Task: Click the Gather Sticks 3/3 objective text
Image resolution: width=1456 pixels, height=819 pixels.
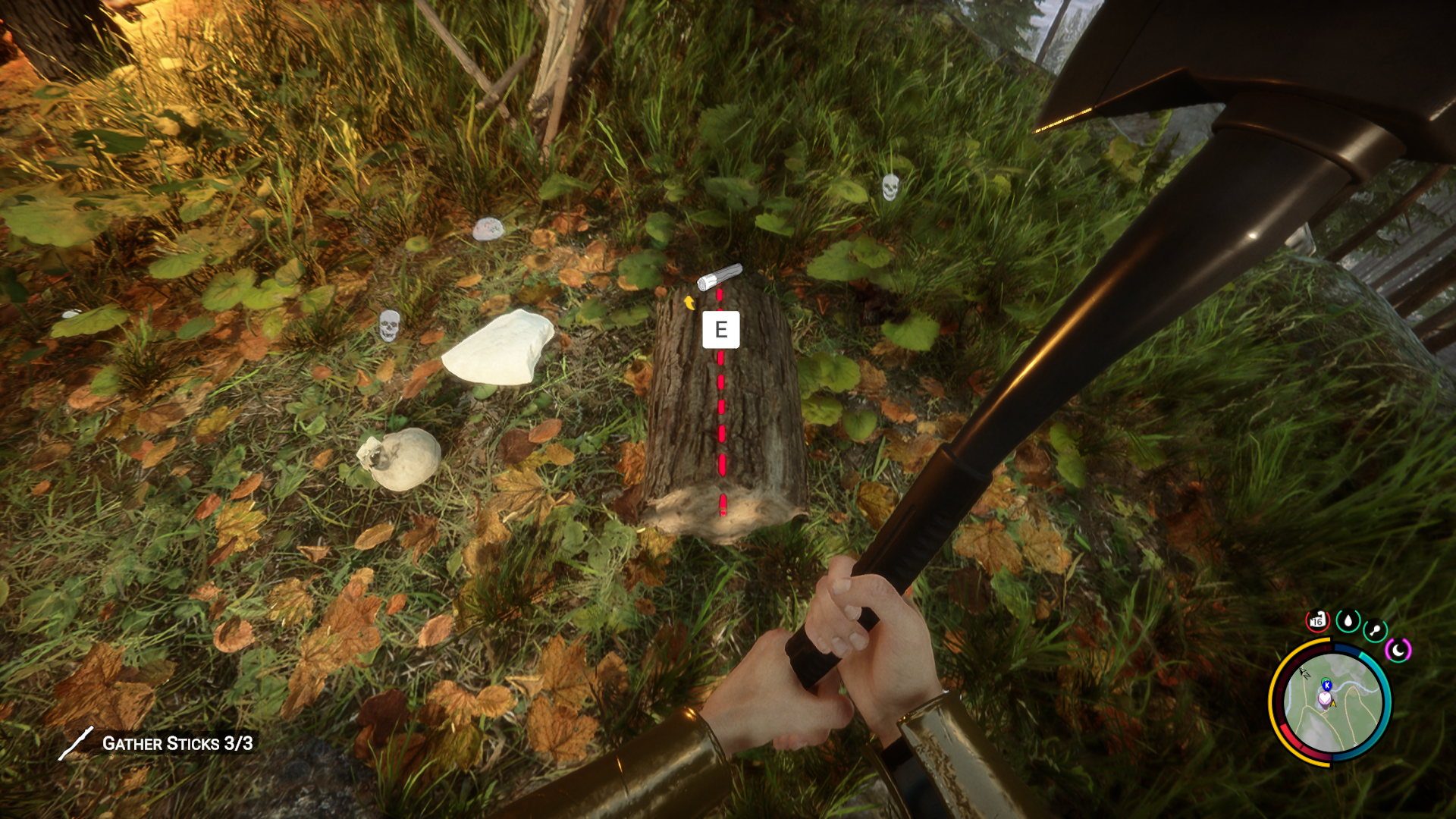Action: point(176,744)
